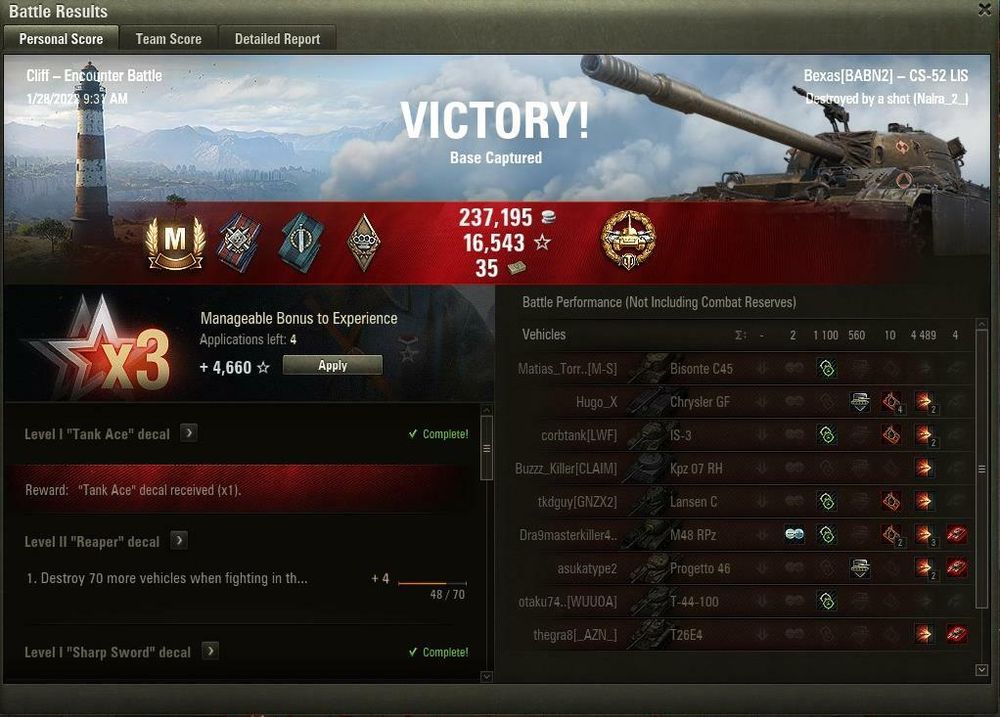Pick the tkdguy Lansen C row
The image size is (1000, 717).
coord(700,502)
